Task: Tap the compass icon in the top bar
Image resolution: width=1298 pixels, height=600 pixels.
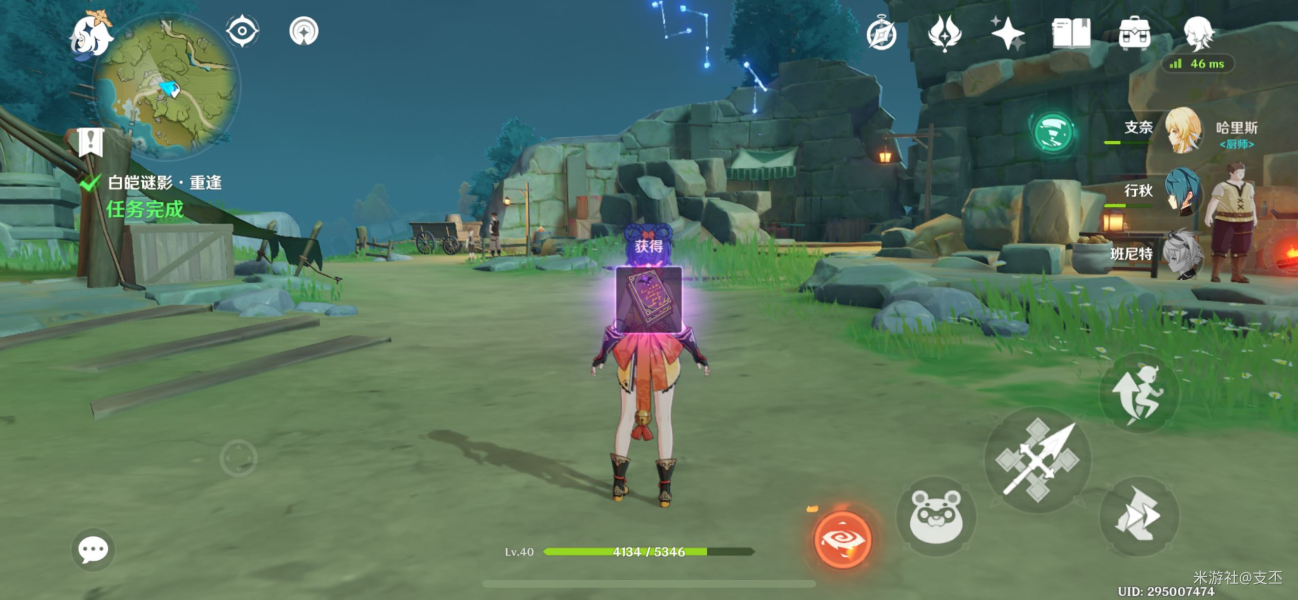Action: pyautogui.click(x=881, y=34)
